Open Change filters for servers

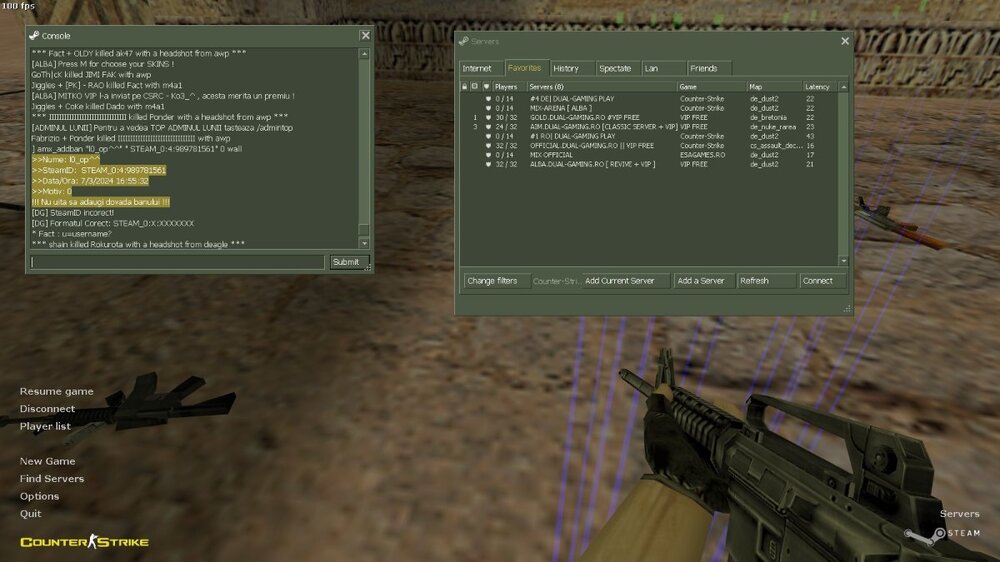[492, 281]
